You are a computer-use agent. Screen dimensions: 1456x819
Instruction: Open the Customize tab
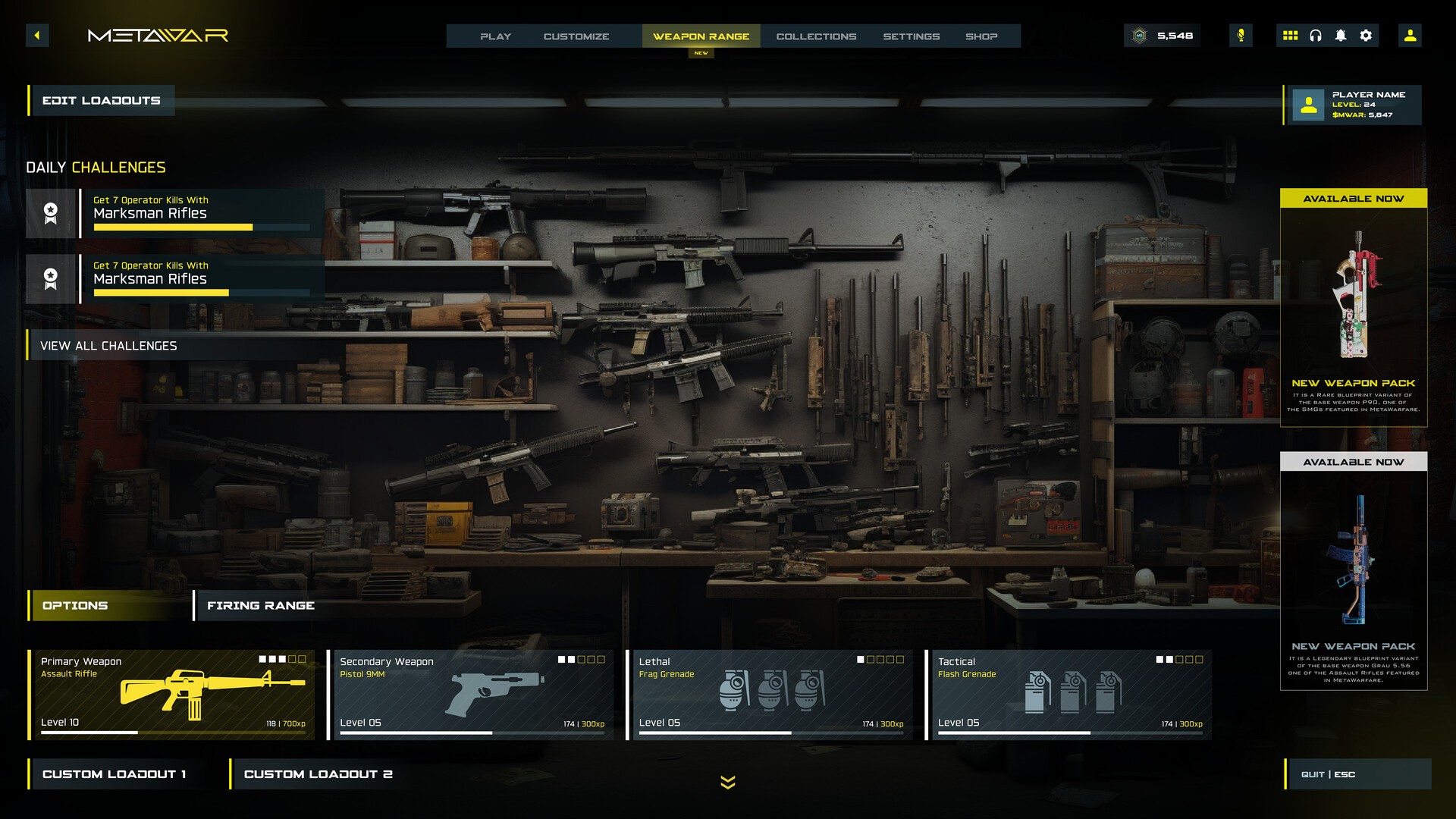click(x=576, y=36)
